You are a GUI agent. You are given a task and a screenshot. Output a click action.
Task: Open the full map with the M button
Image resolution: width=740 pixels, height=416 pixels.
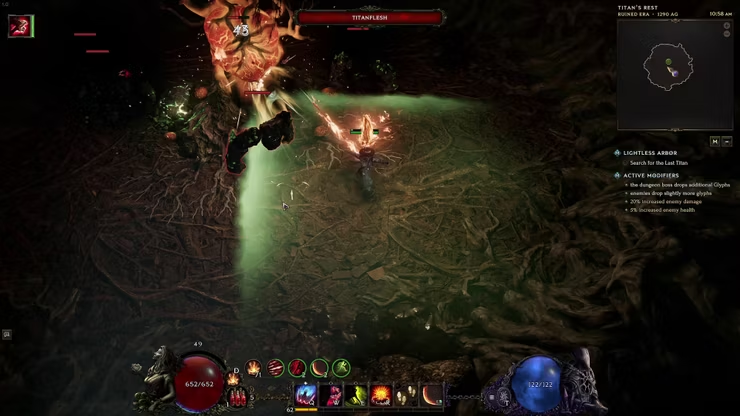[x=715, y=142]
